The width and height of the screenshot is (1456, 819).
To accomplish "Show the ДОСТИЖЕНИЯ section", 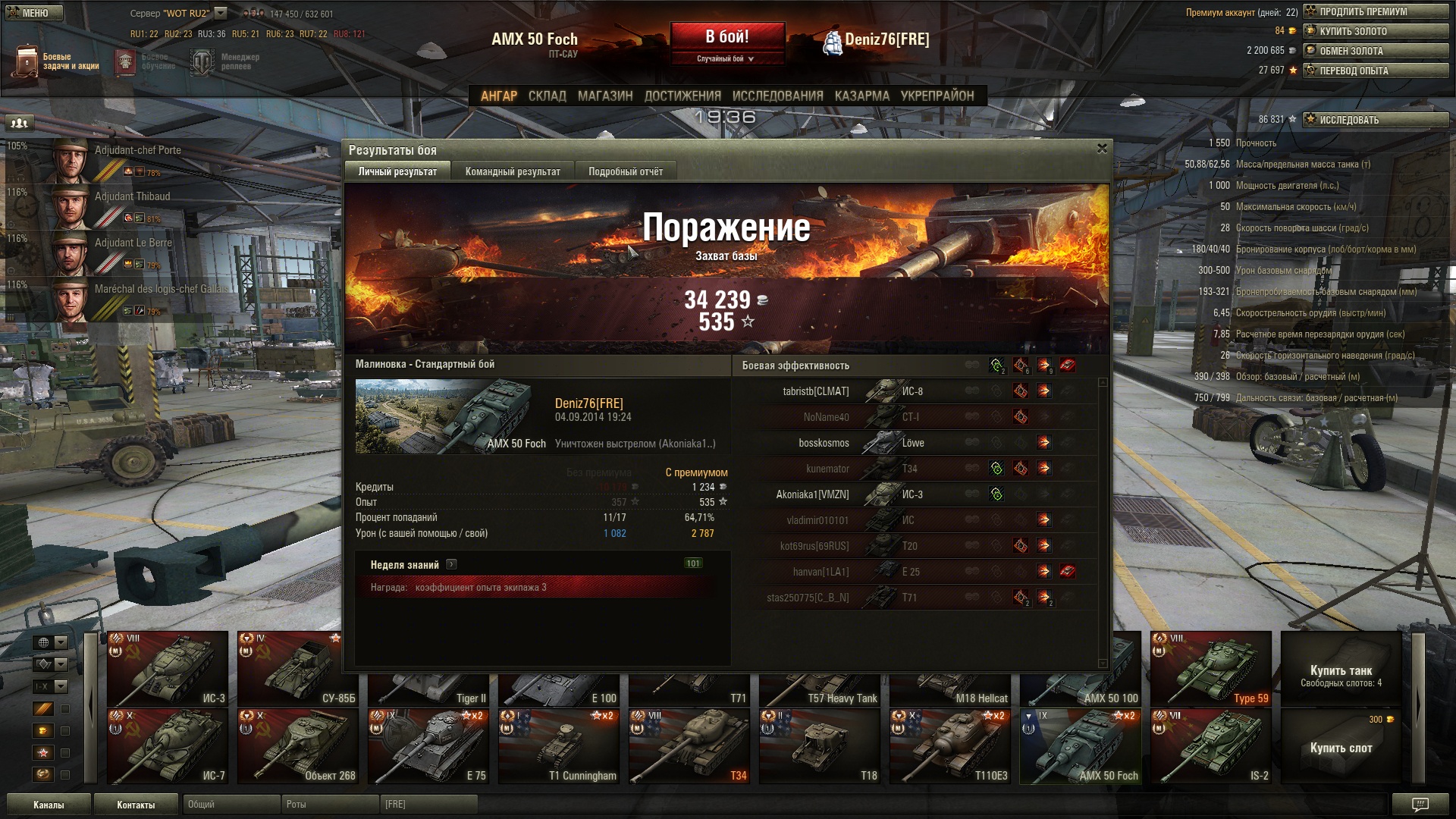I will (x=682, y=96).
